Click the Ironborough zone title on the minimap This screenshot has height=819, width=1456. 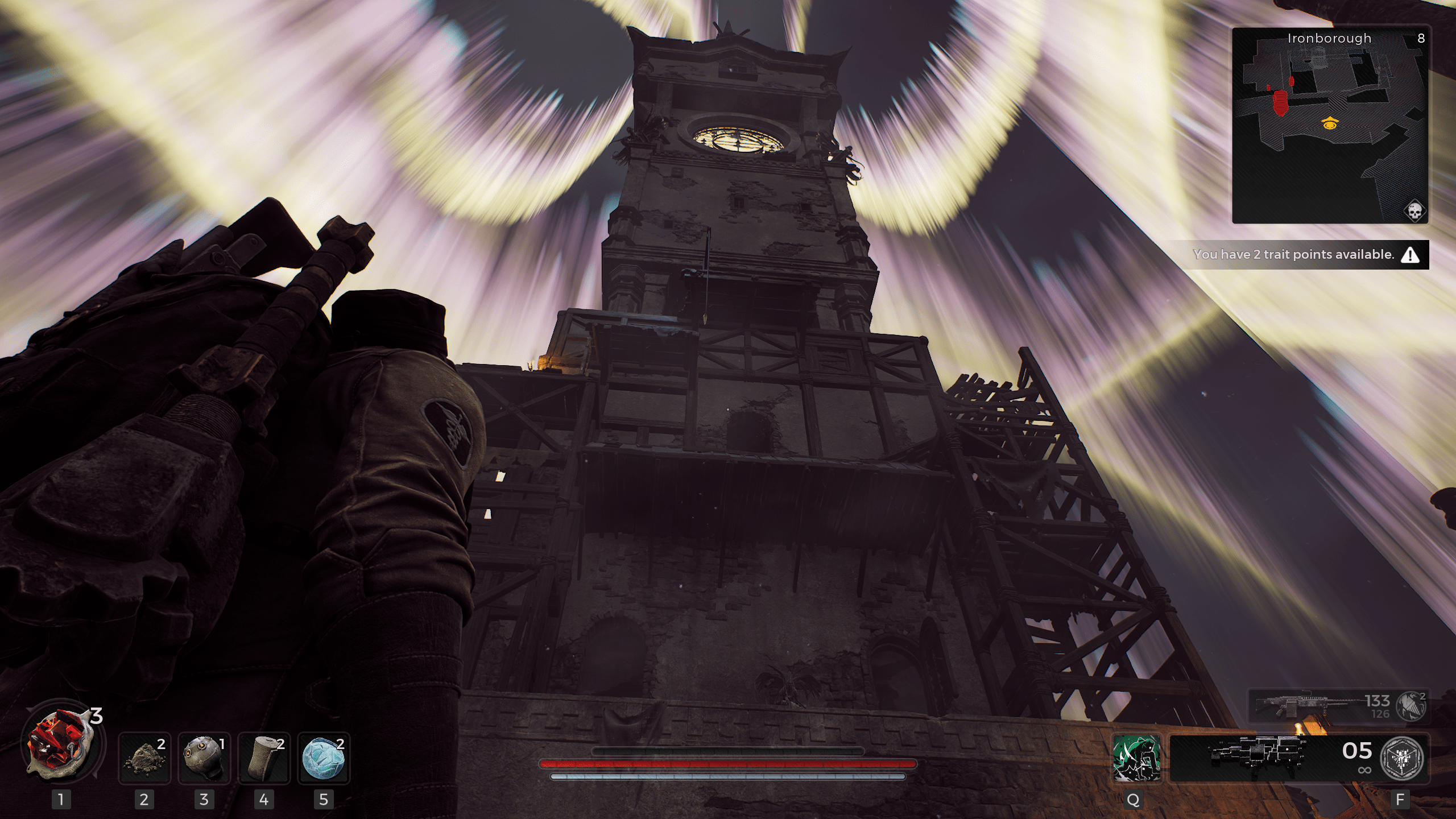[1329, 38]
